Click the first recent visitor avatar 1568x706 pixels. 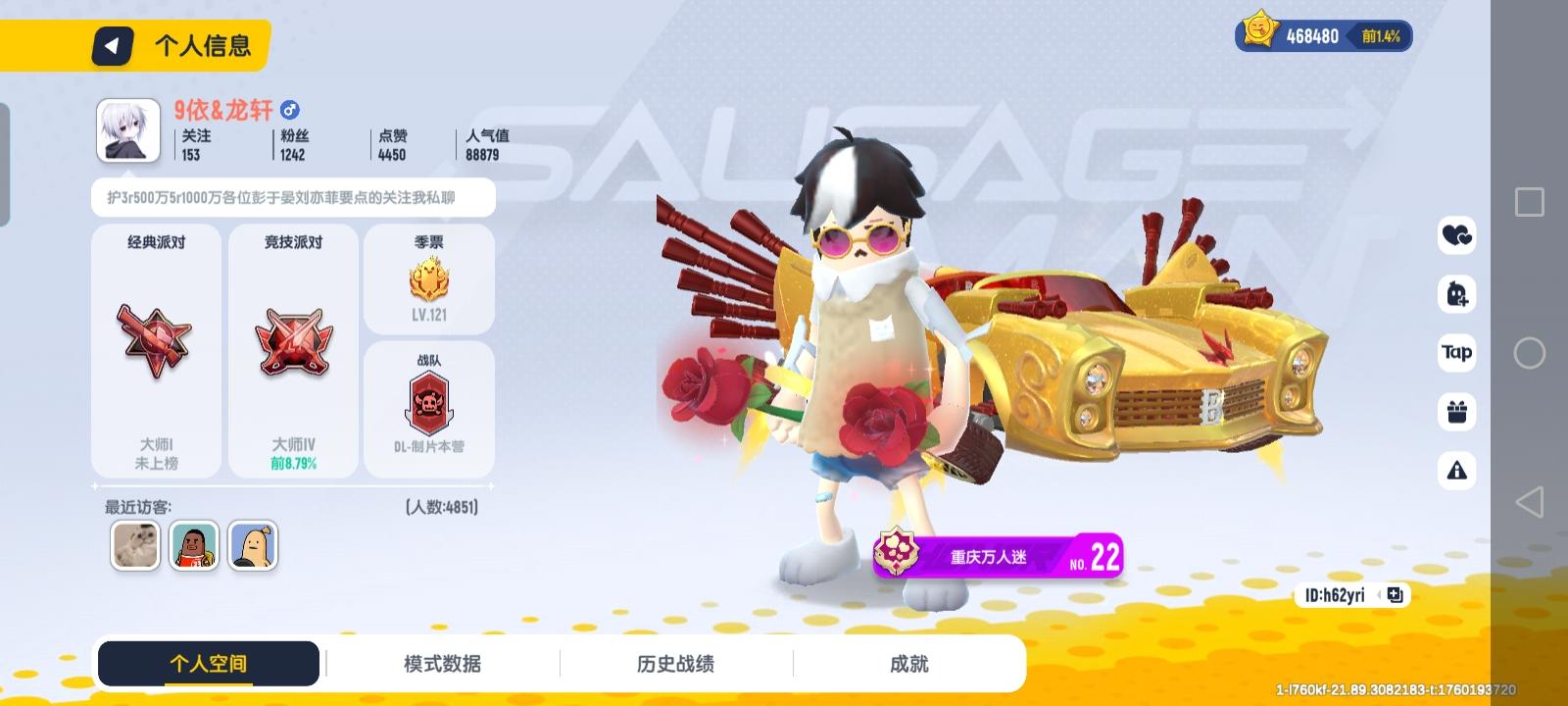134,546
